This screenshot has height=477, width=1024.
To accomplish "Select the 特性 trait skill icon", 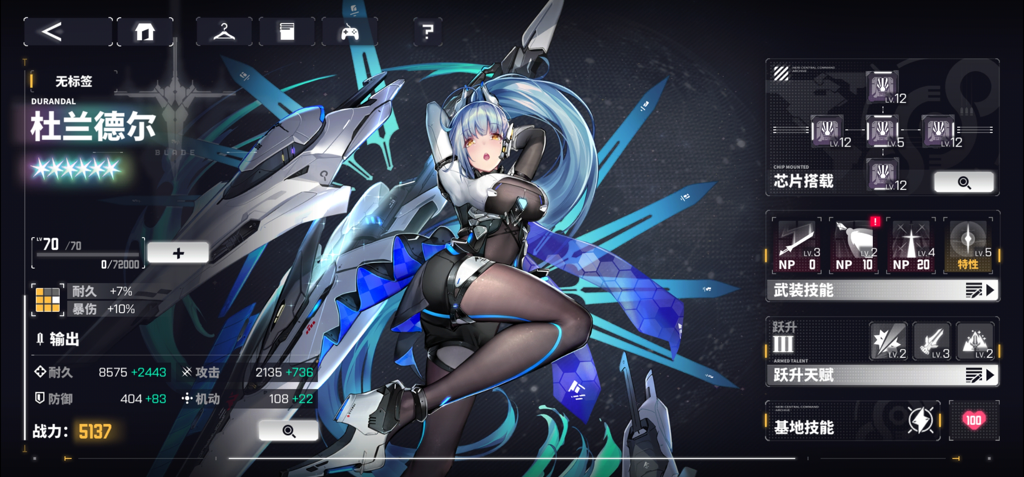I will tap(967, 245).
